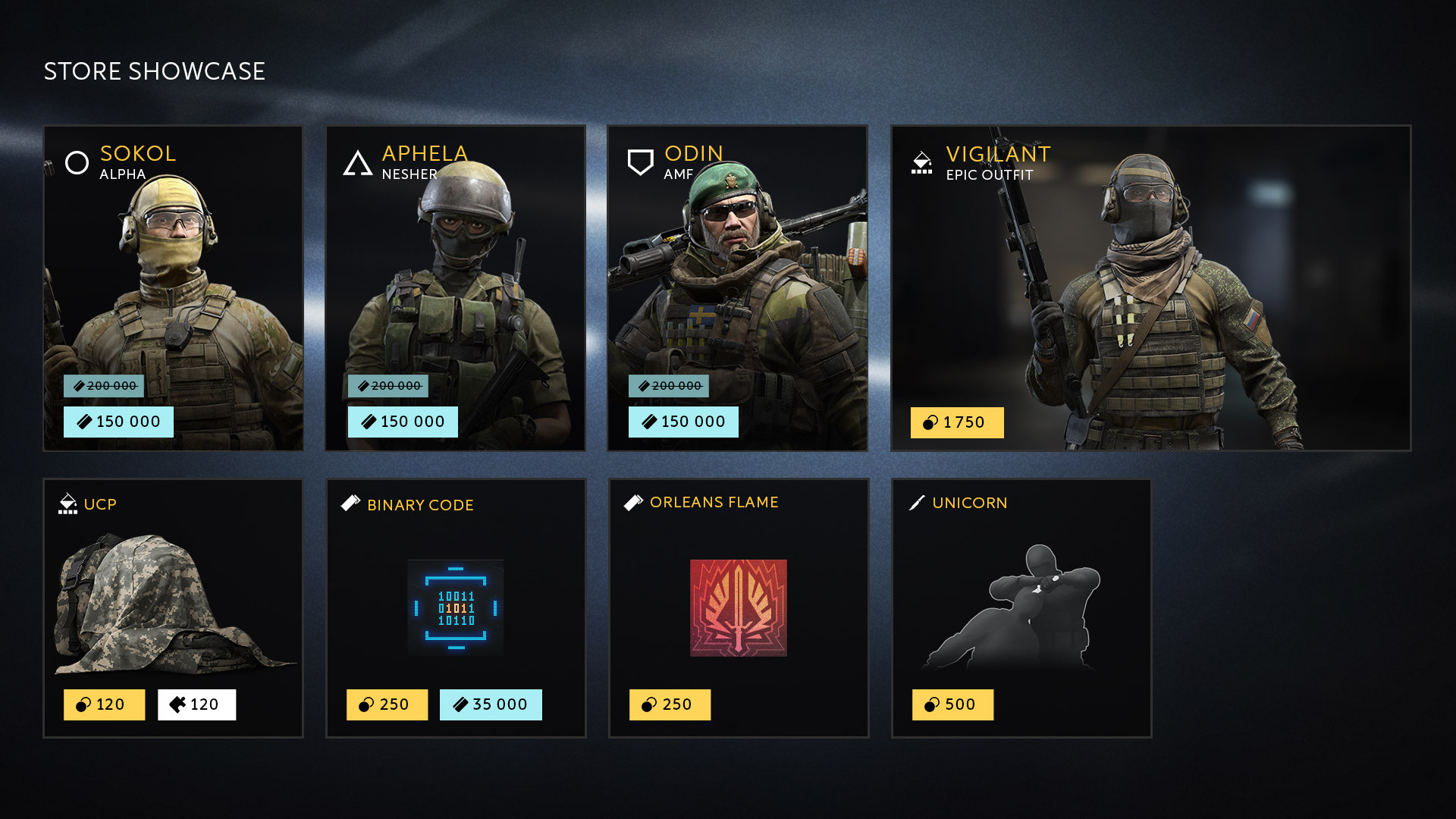Click the credits icon on Sokol's 150 000 price
This screenshot has height=819, width=1456.
[83, 422]
